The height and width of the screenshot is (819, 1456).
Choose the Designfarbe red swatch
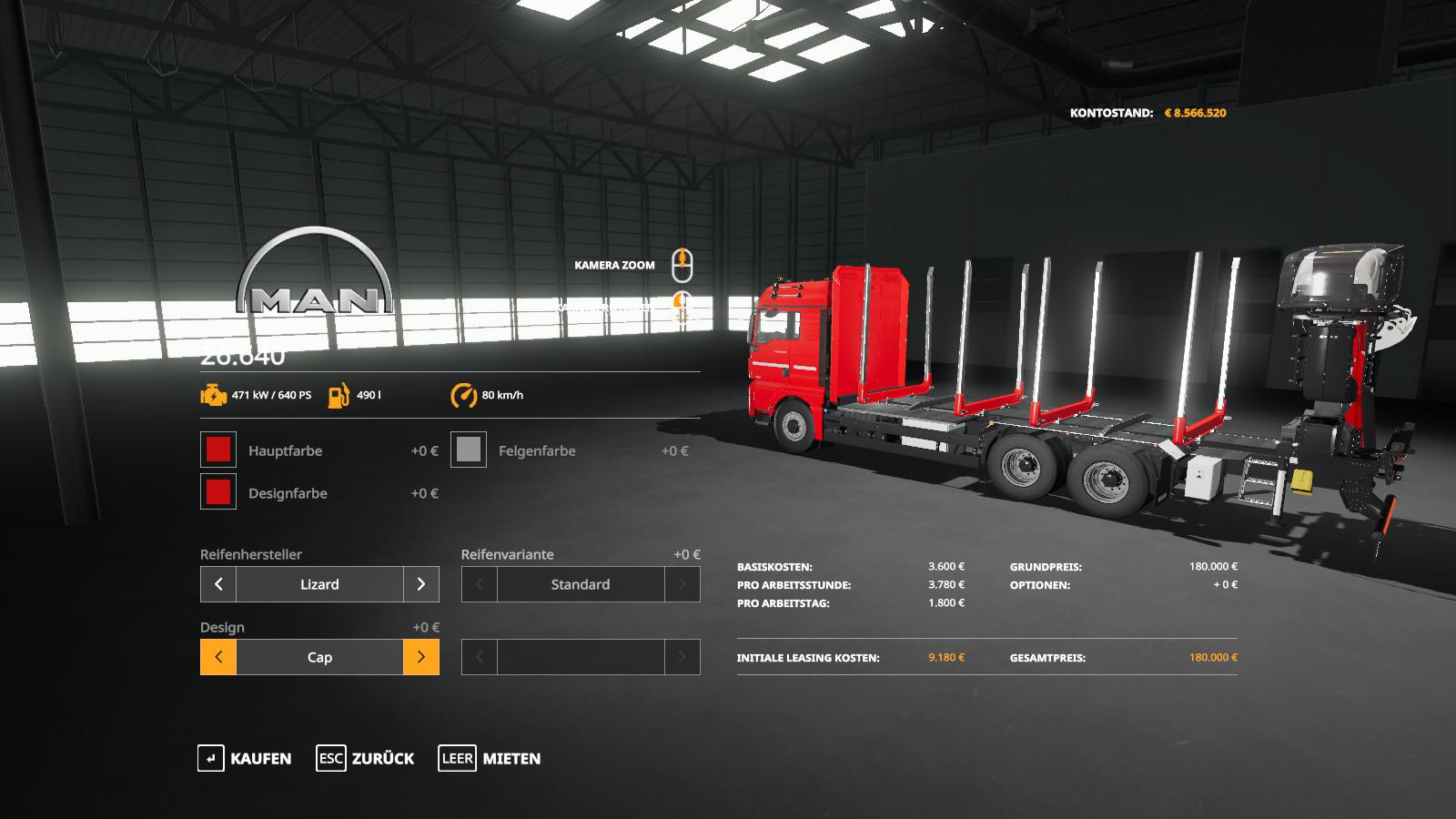pyautogui.click(x=218, y=492)
